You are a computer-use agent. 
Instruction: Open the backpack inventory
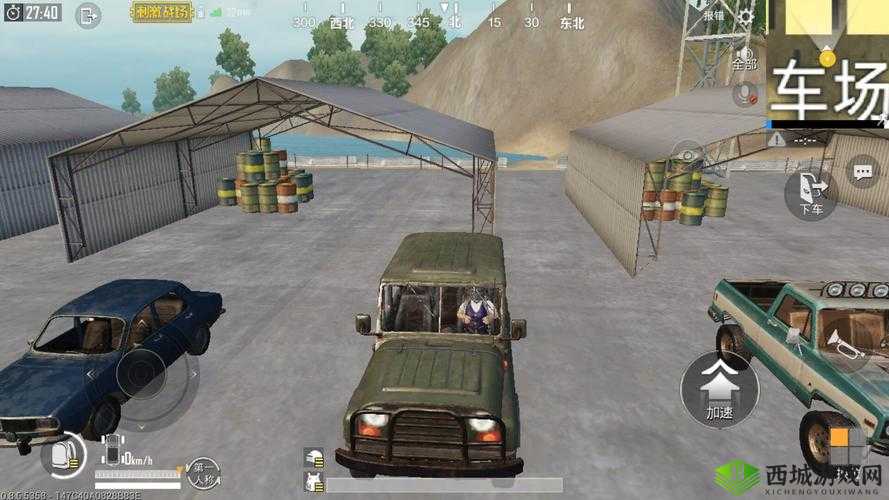pyautogui.click(x=62, y=455)
